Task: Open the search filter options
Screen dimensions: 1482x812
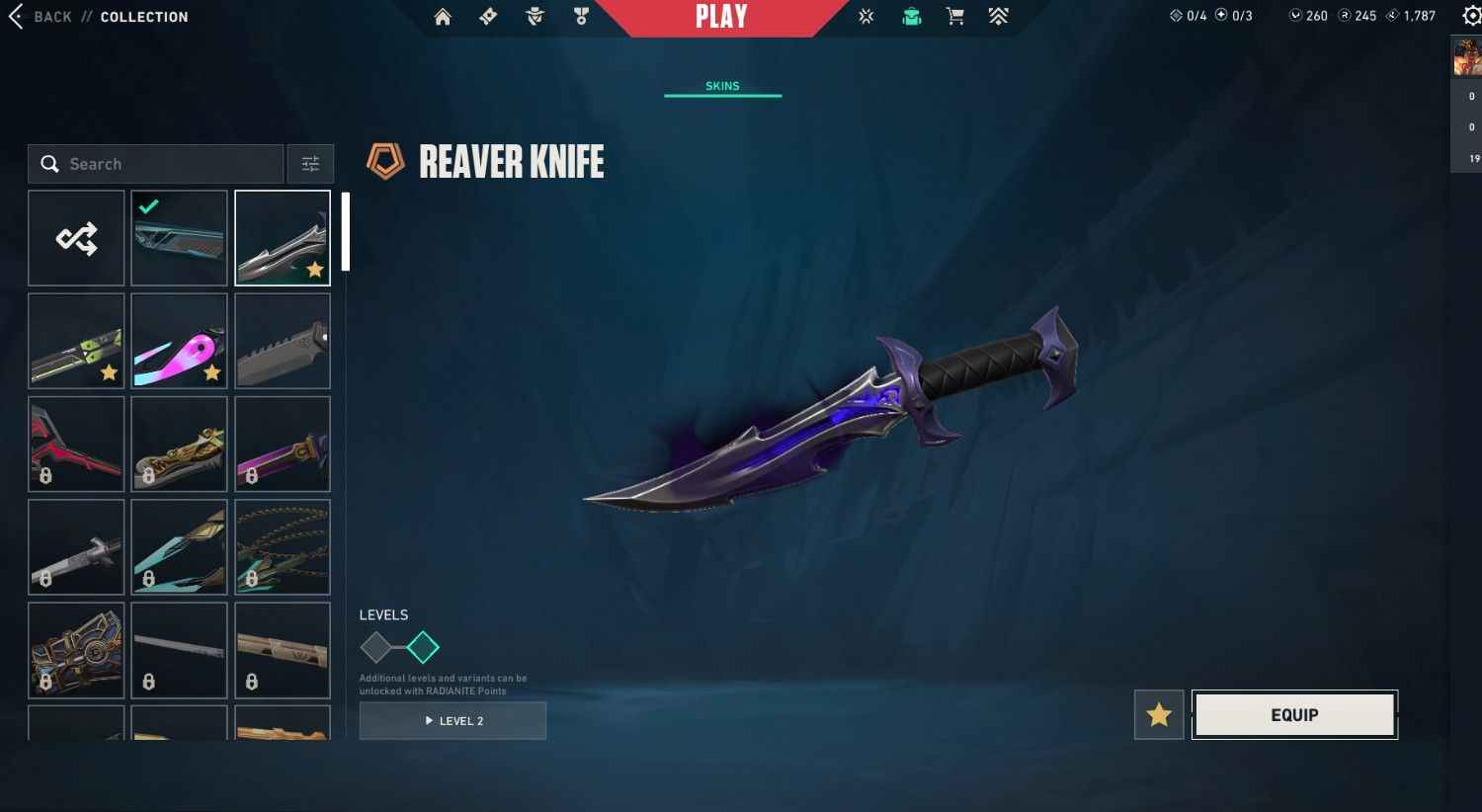Action: 310,163
